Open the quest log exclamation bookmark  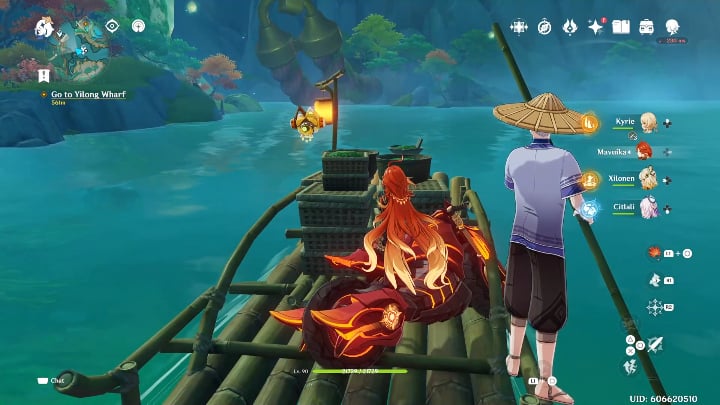(44, 75)
